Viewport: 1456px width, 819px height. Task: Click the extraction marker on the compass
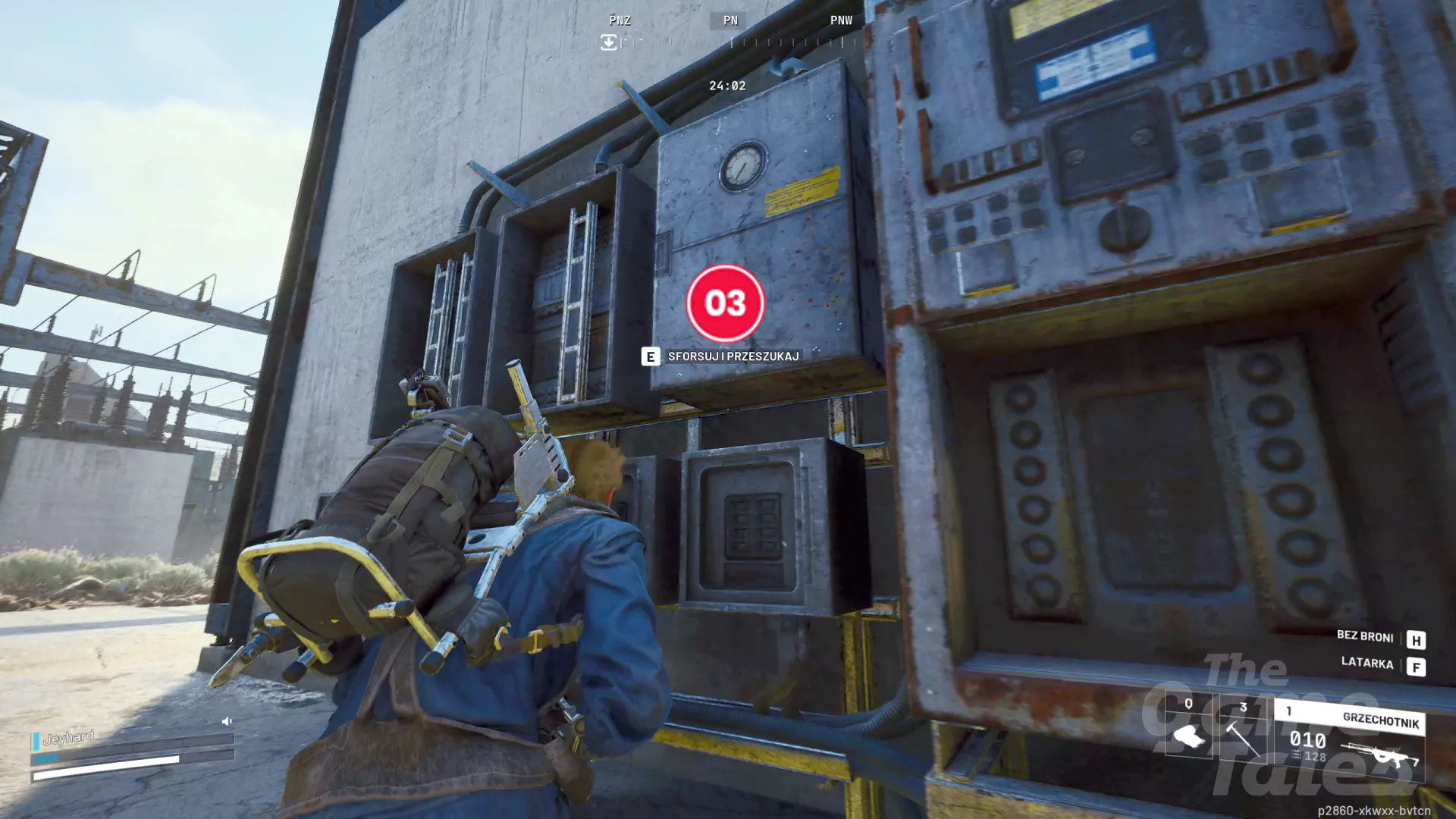[608, 42]
